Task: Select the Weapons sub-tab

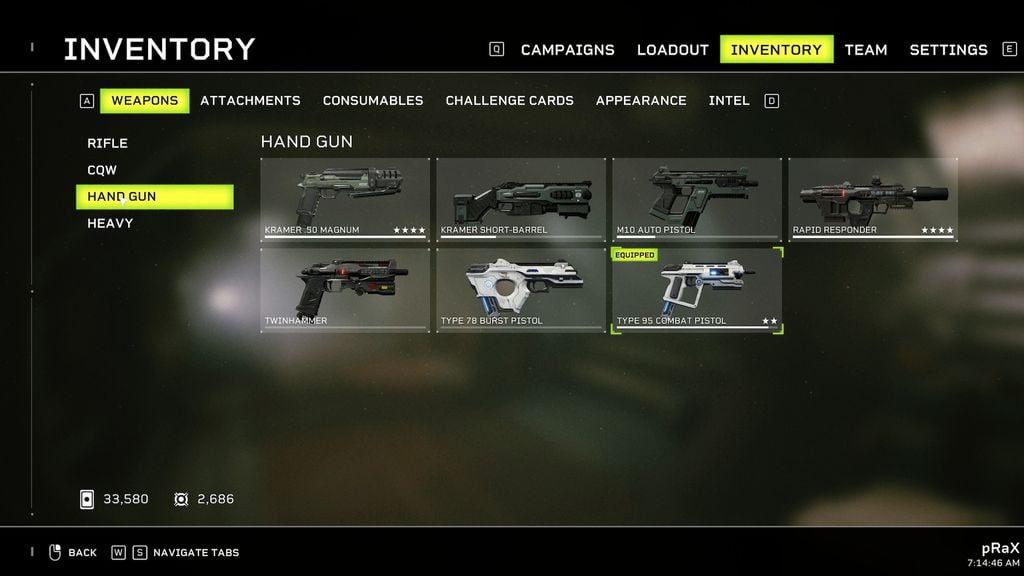Action: tap(144, 101)
